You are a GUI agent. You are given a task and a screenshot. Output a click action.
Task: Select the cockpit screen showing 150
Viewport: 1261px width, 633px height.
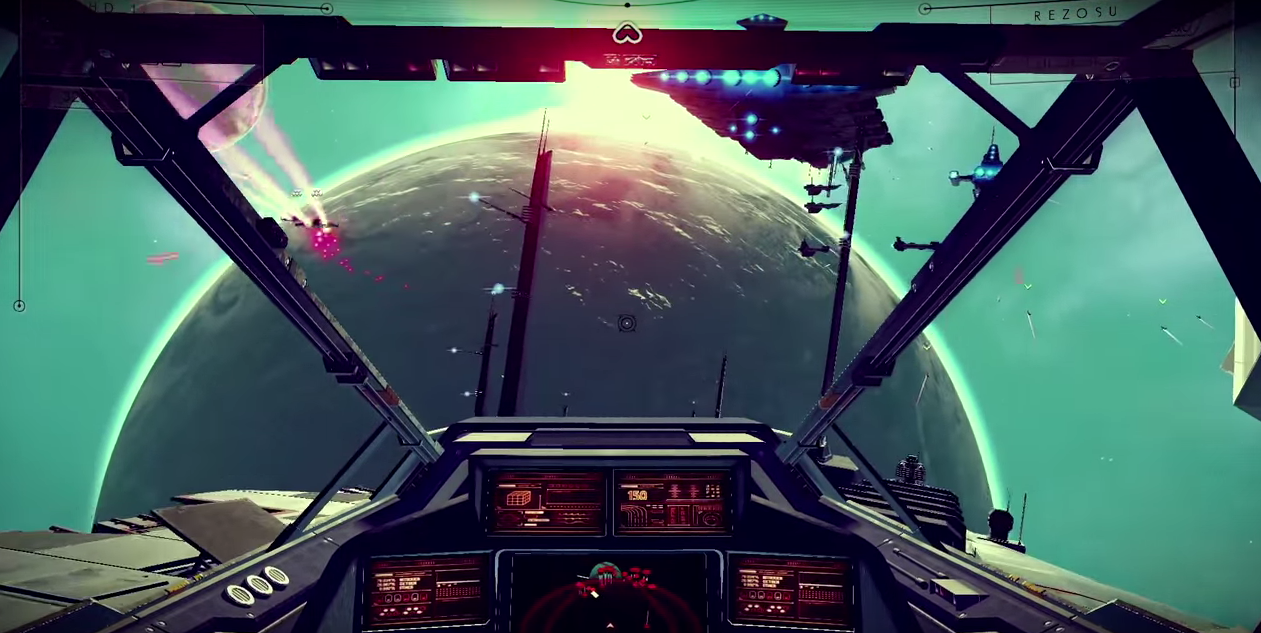pyautogui.click(x=670, y=500)
